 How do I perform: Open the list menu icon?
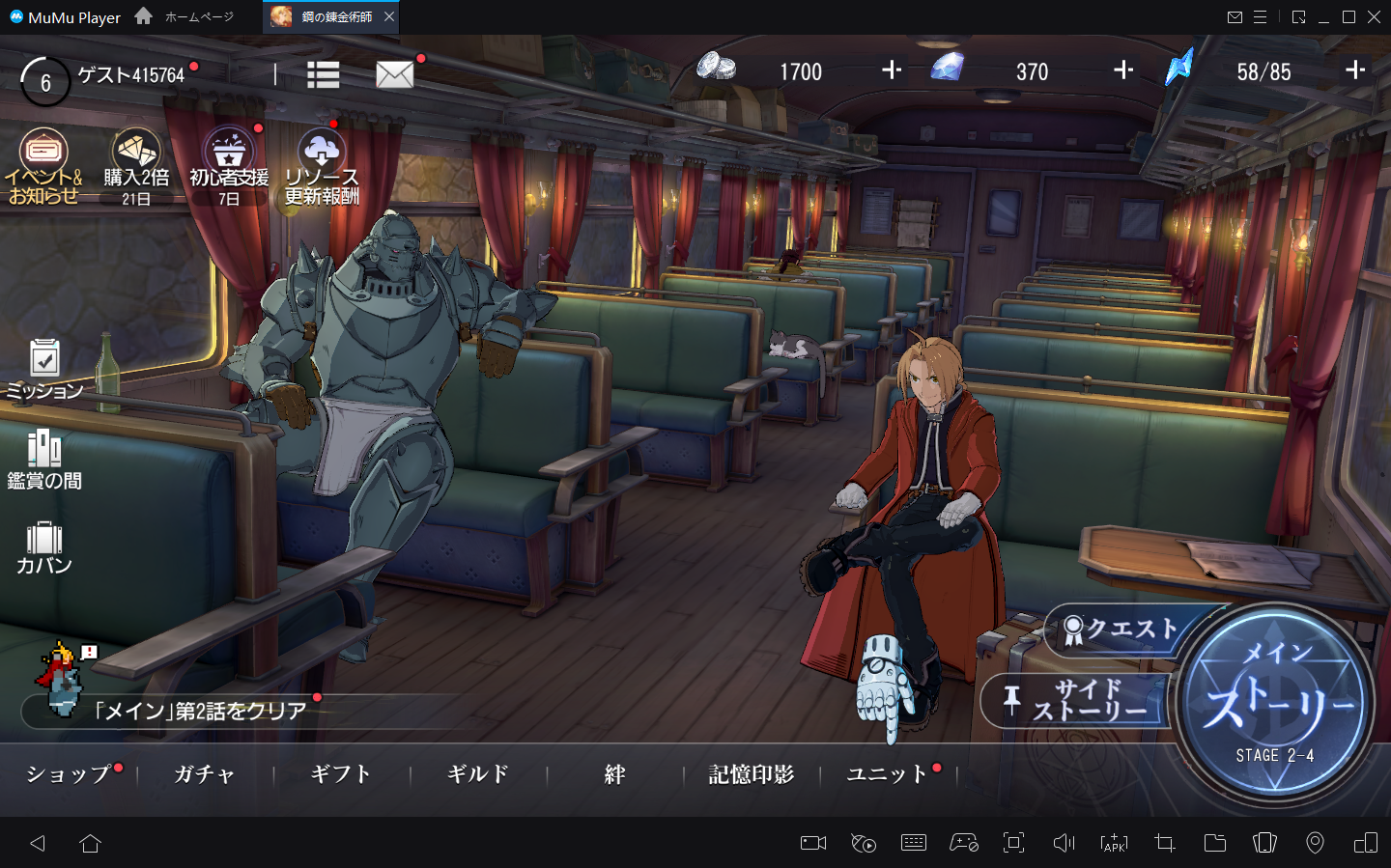tap(323, 74)
